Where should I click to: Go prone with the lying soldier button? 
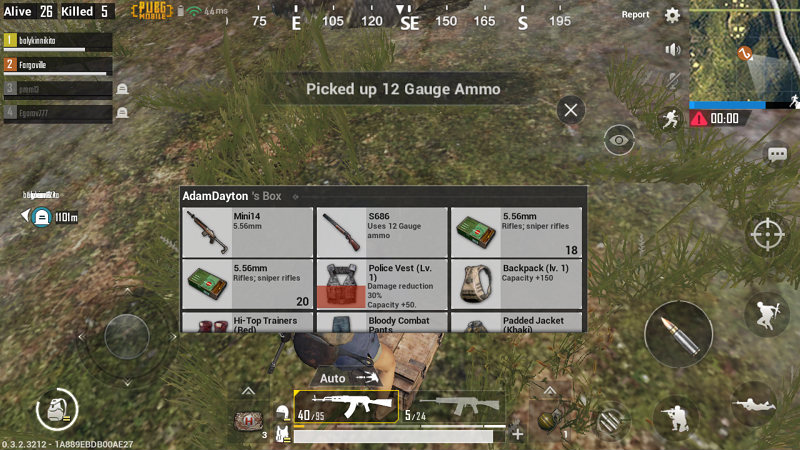coord(754,405)
